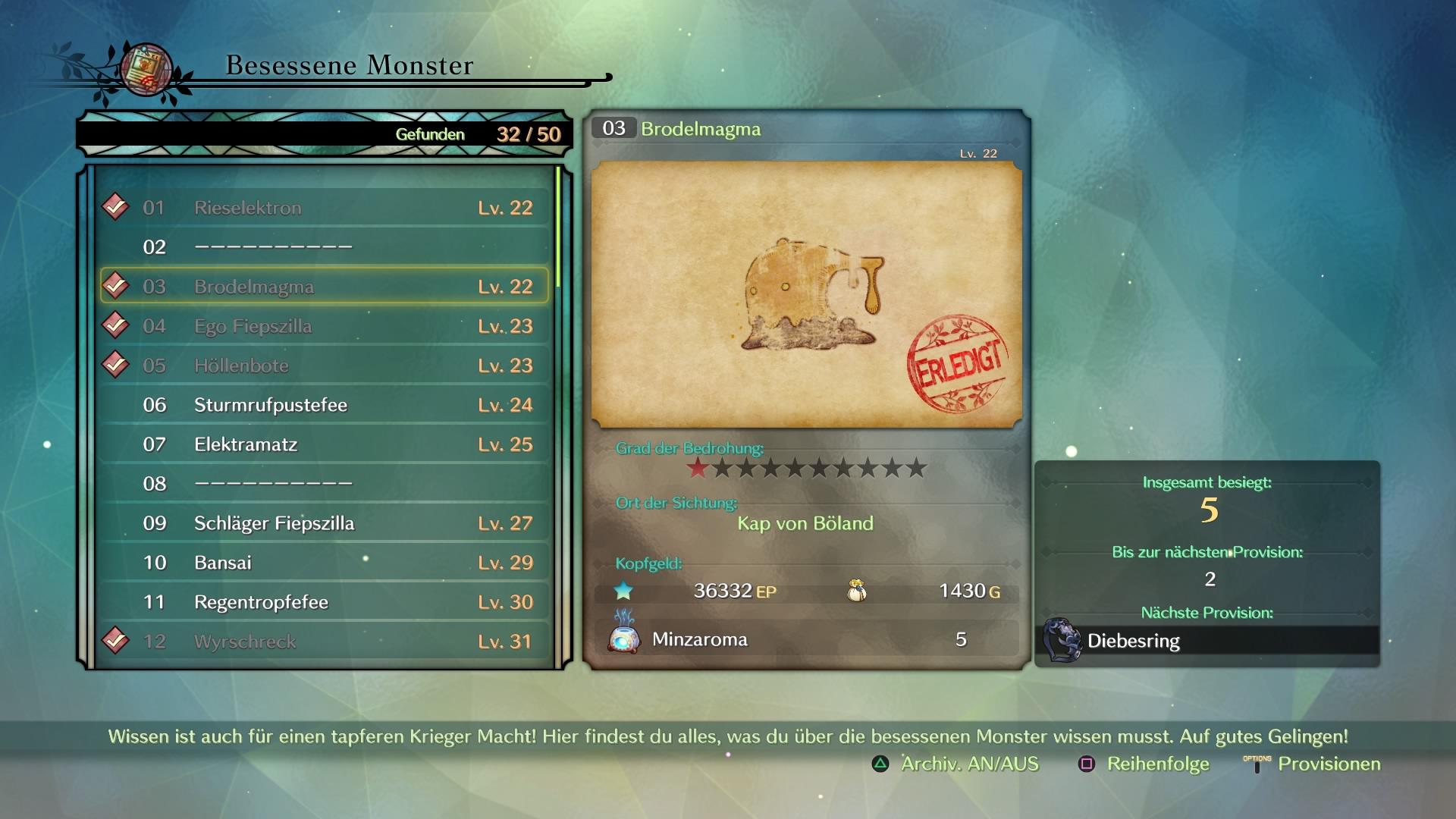
Task: Change sorting with Reihenfolge
Action: point(1145,764)
